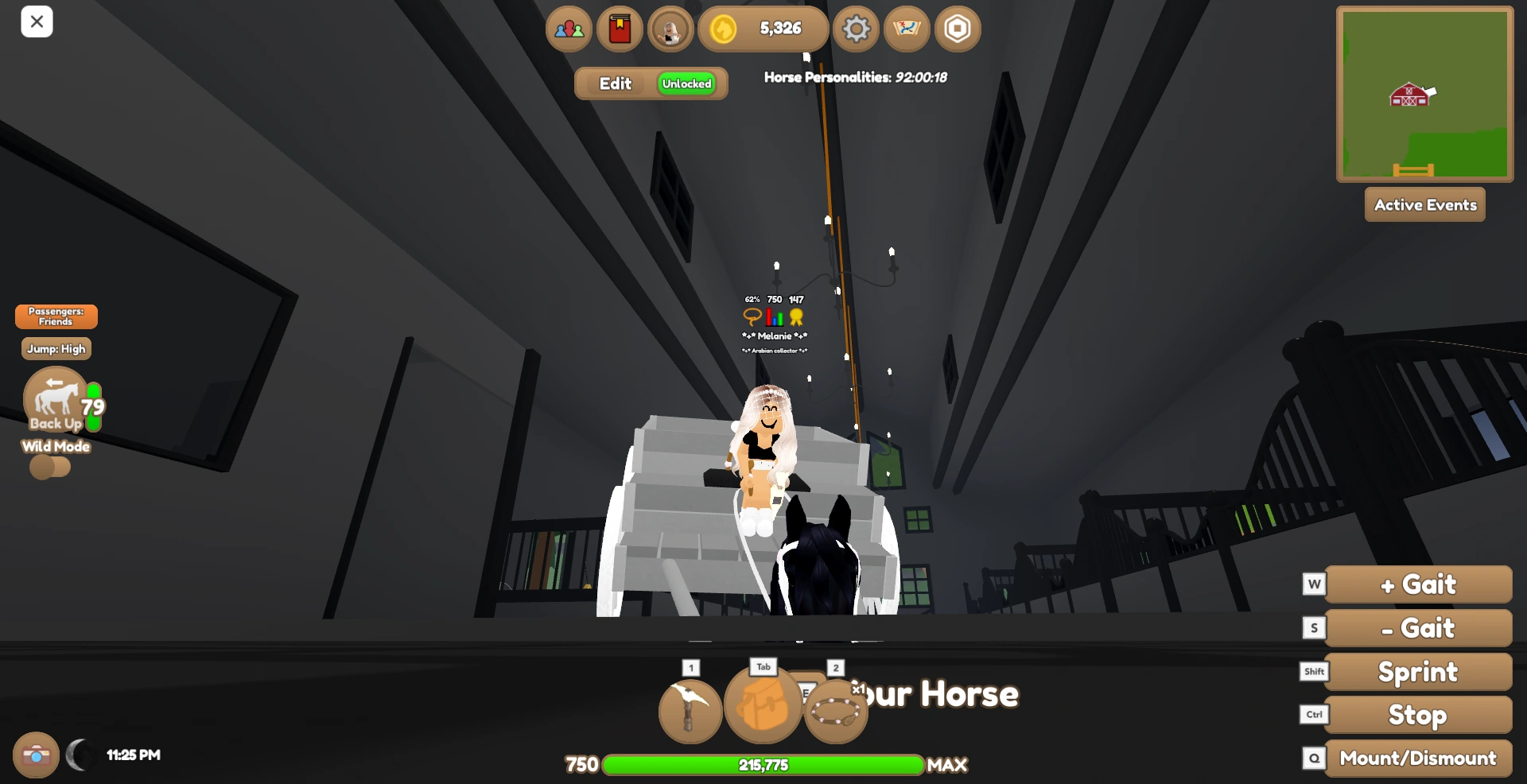1527x784 pixels.
Task: Equip the flower bracelet in slot 2
Action: click(836, 710)
